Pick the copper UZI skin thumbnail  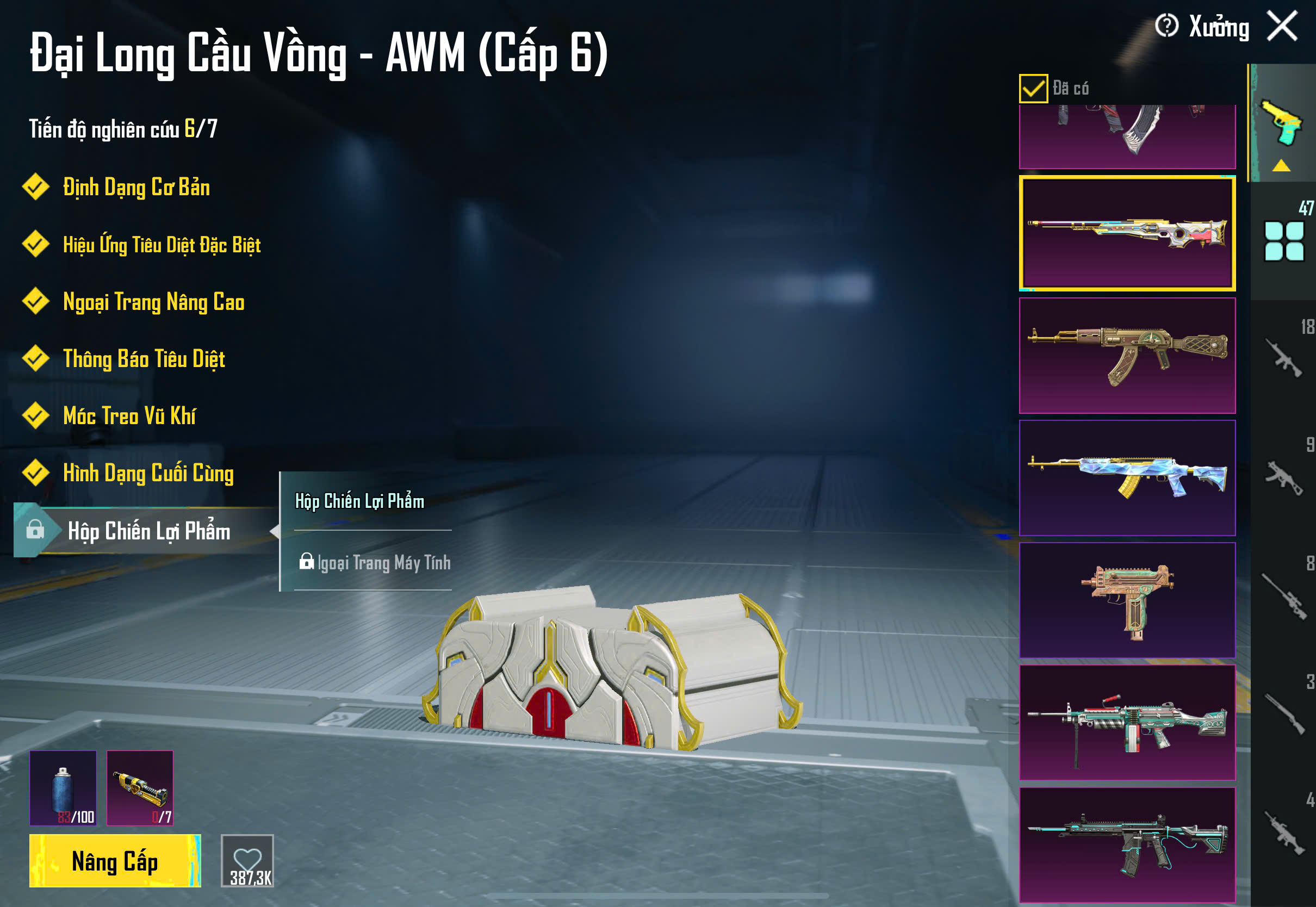coord(1127,601)
